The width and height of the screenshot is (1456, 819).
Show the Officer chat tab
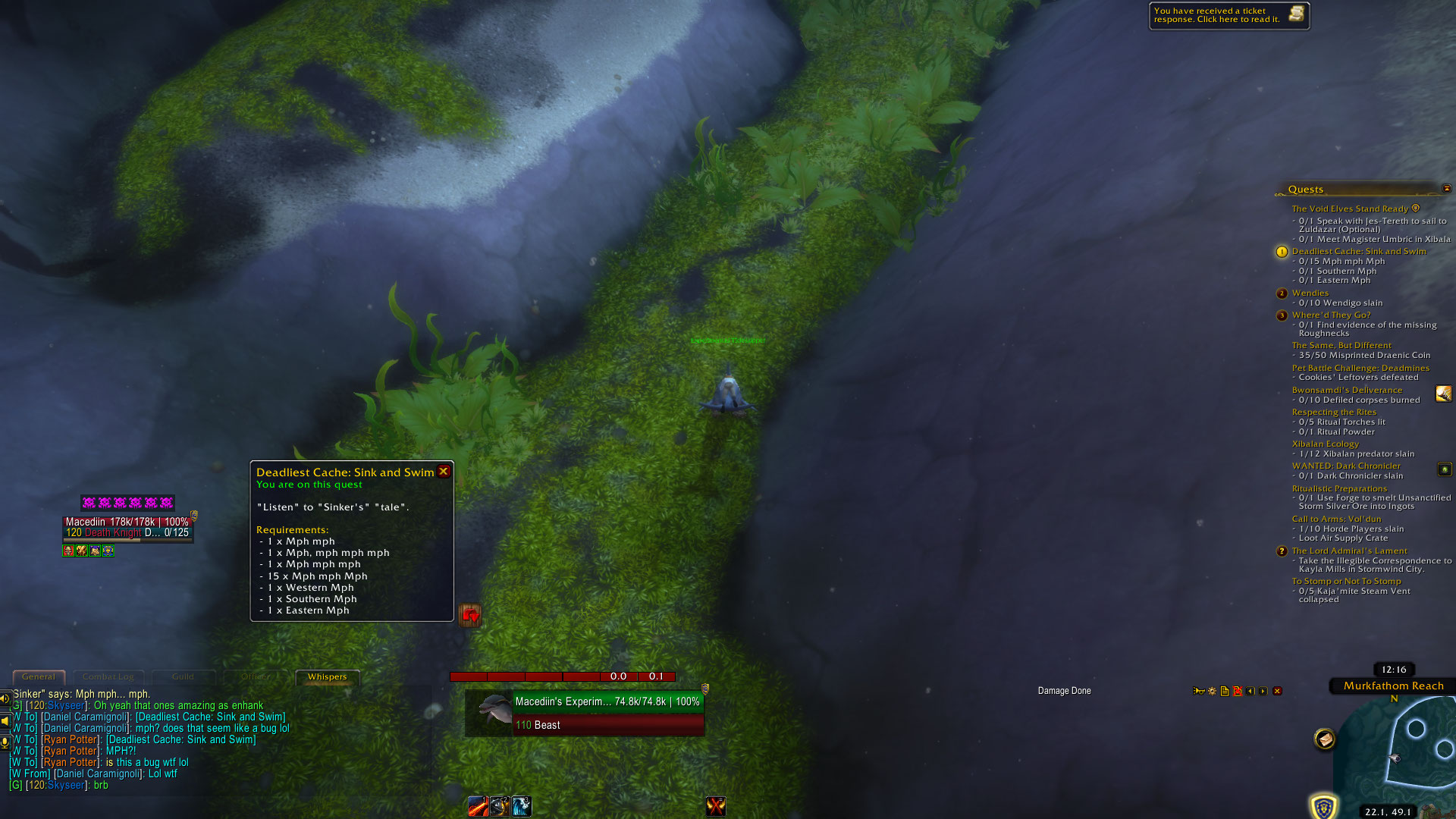click(x=256, y=677)
